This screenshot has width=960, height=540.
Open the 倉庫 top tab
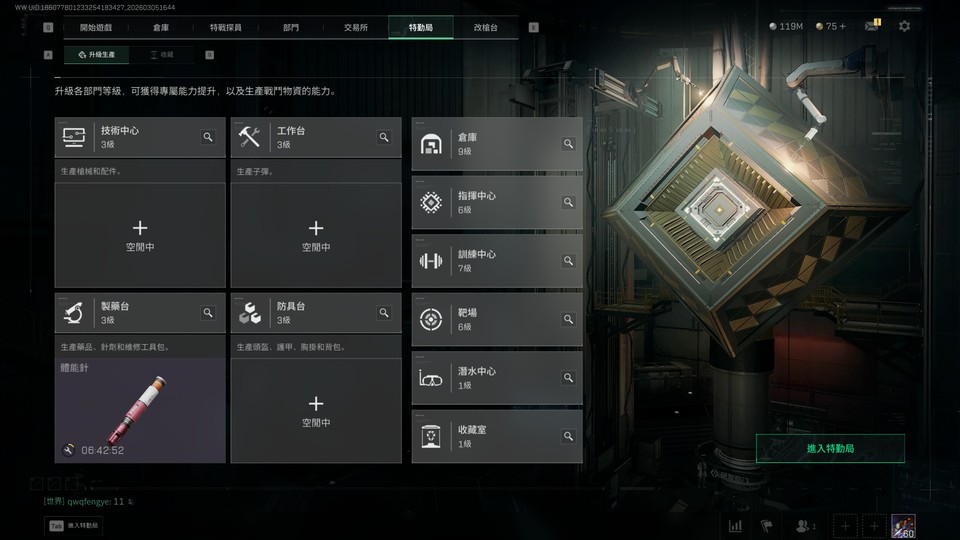click(x=161, y=28)
